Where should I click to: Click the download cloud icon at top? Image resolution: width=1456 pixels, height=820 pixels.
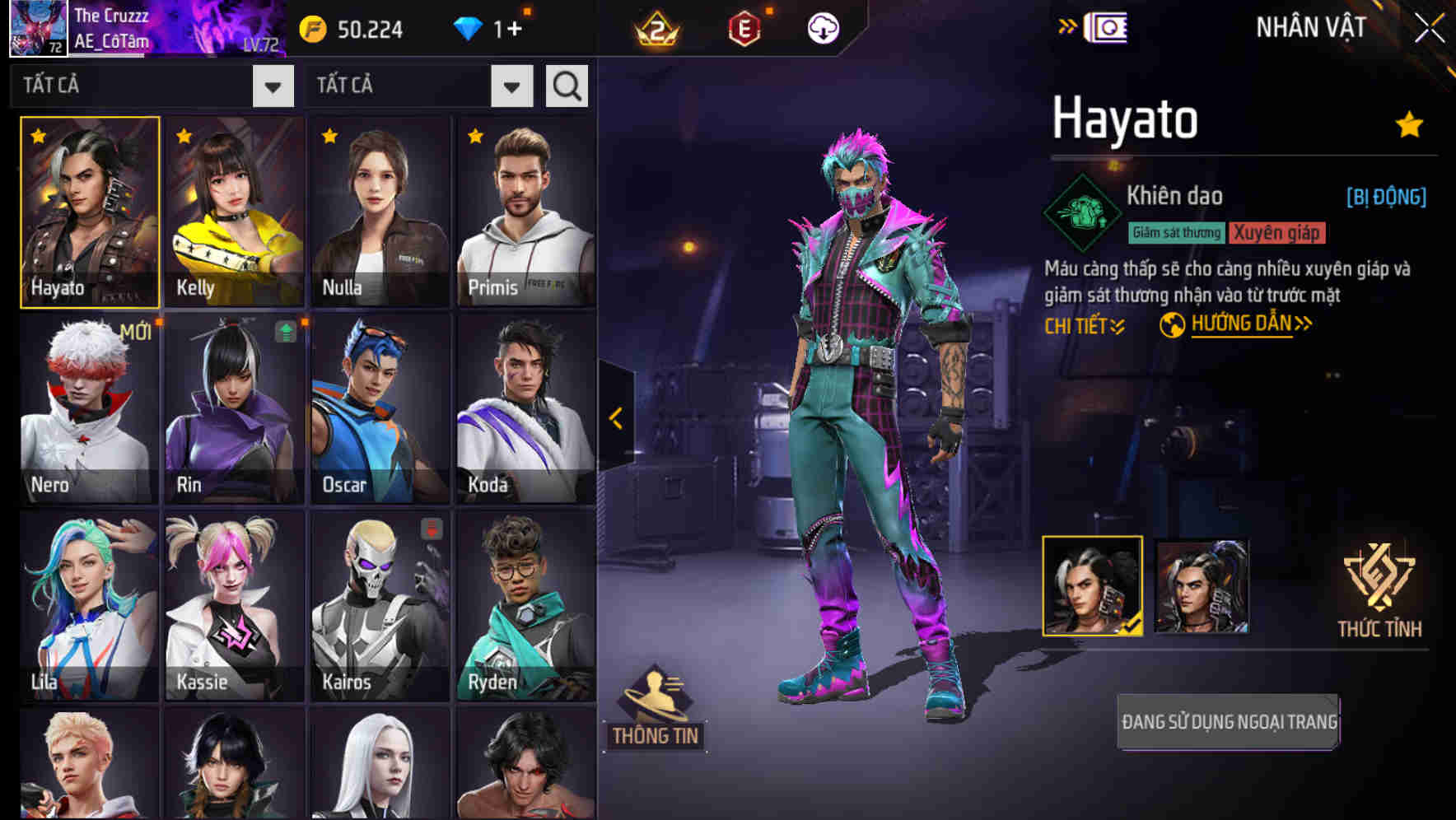[x=824, y=27]
